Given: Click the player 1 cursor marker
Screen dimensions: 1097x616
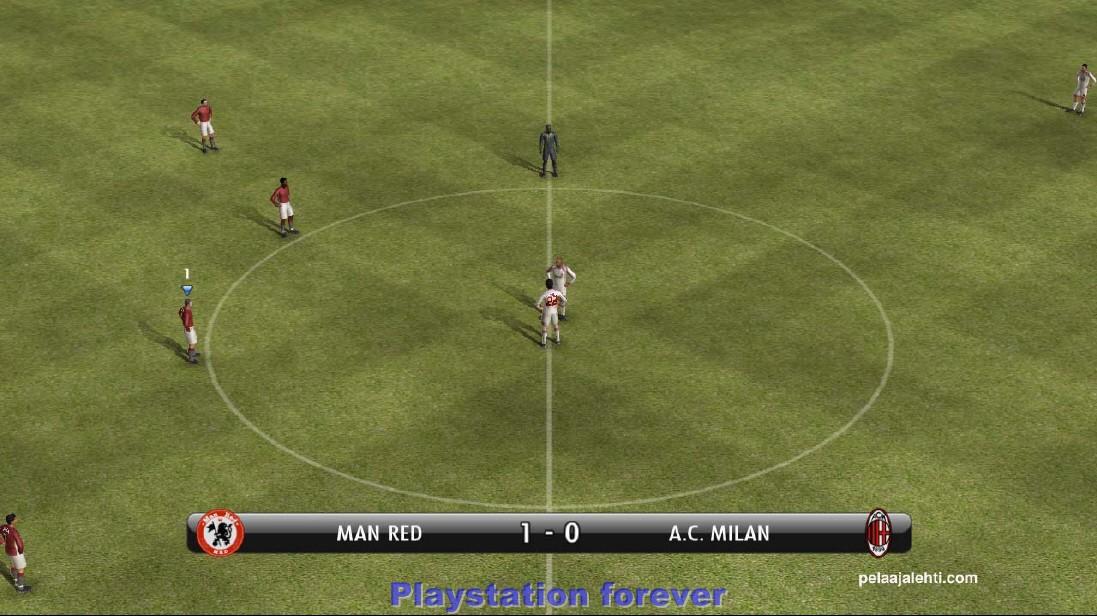Looking at the screenshot, I should [186, 289].
